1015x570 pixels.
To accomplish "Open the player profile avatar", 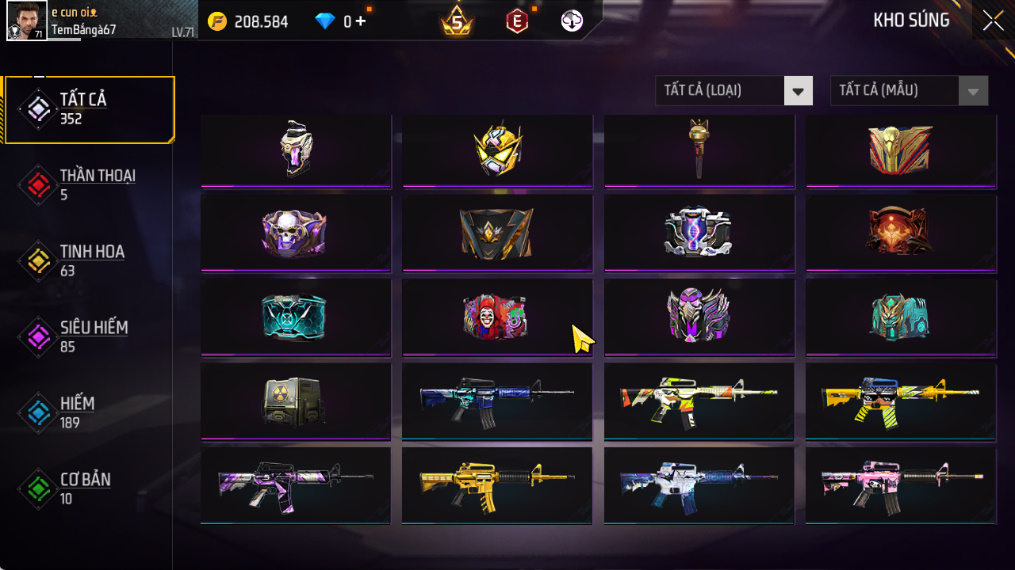I will pyautogui.click(x=26, y=20).
